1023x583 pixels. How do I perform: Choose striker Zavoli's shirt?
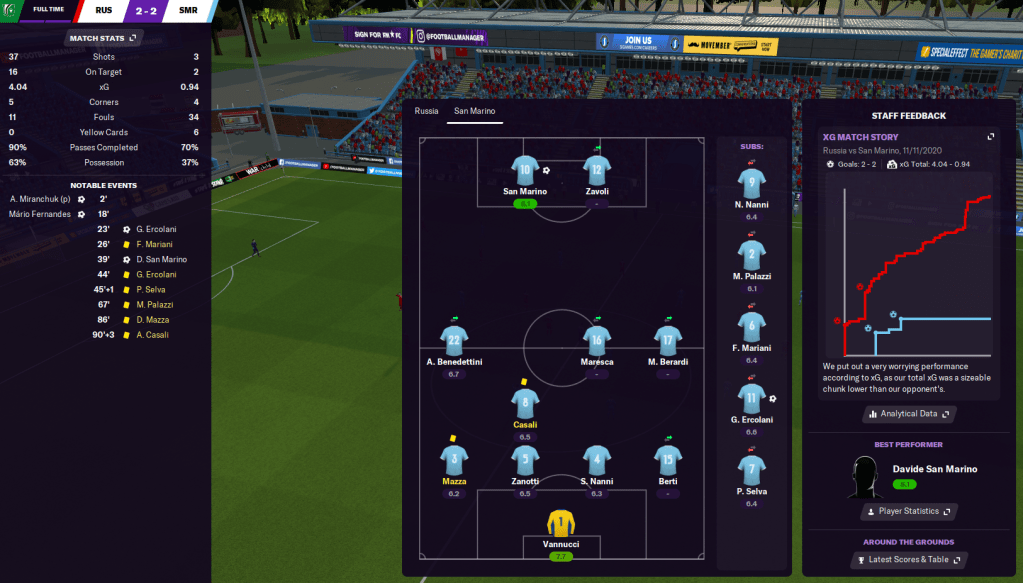(x=597, y=170)
